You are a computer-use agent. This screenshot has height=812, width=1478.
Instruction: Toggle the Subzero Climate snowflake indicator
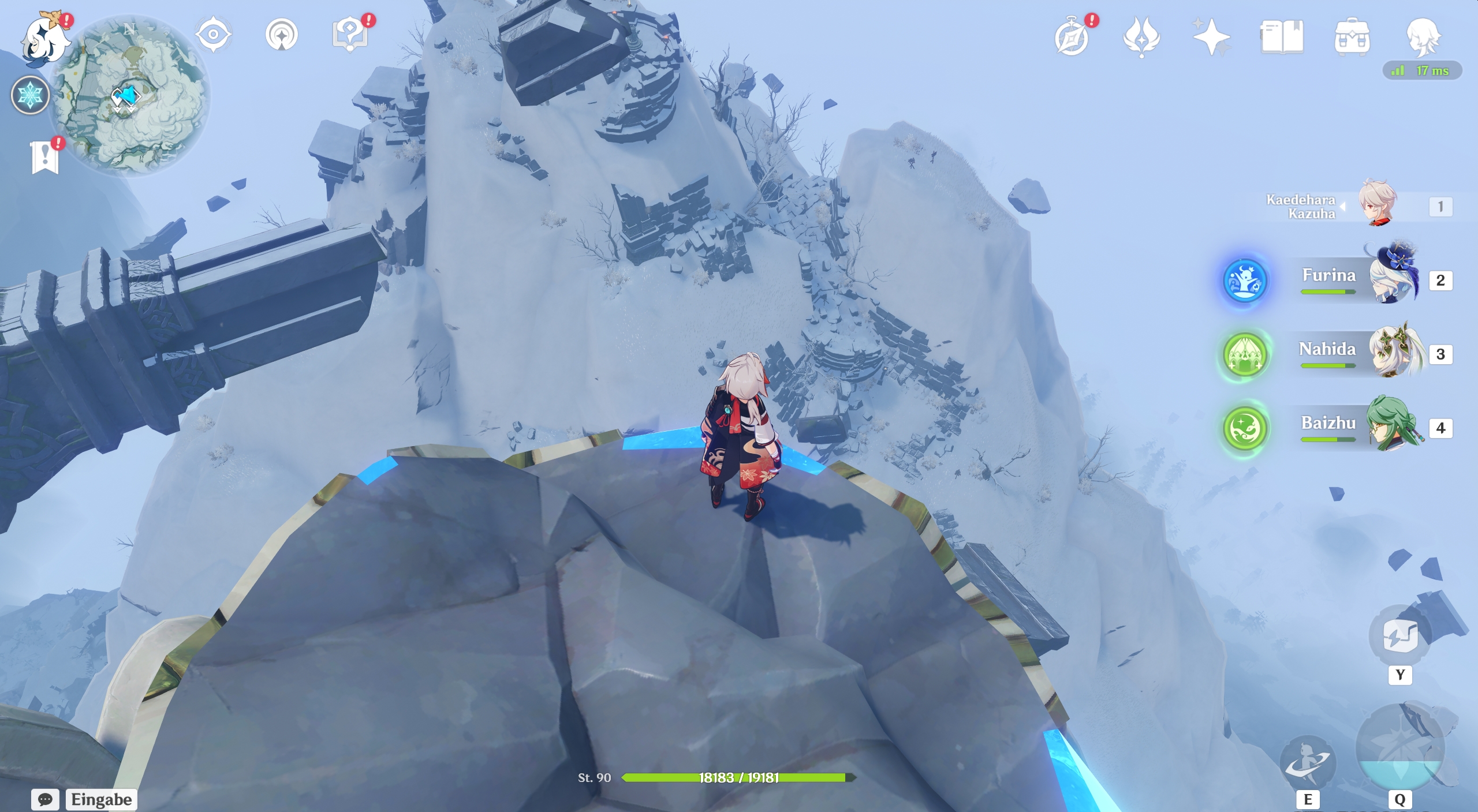30,95
